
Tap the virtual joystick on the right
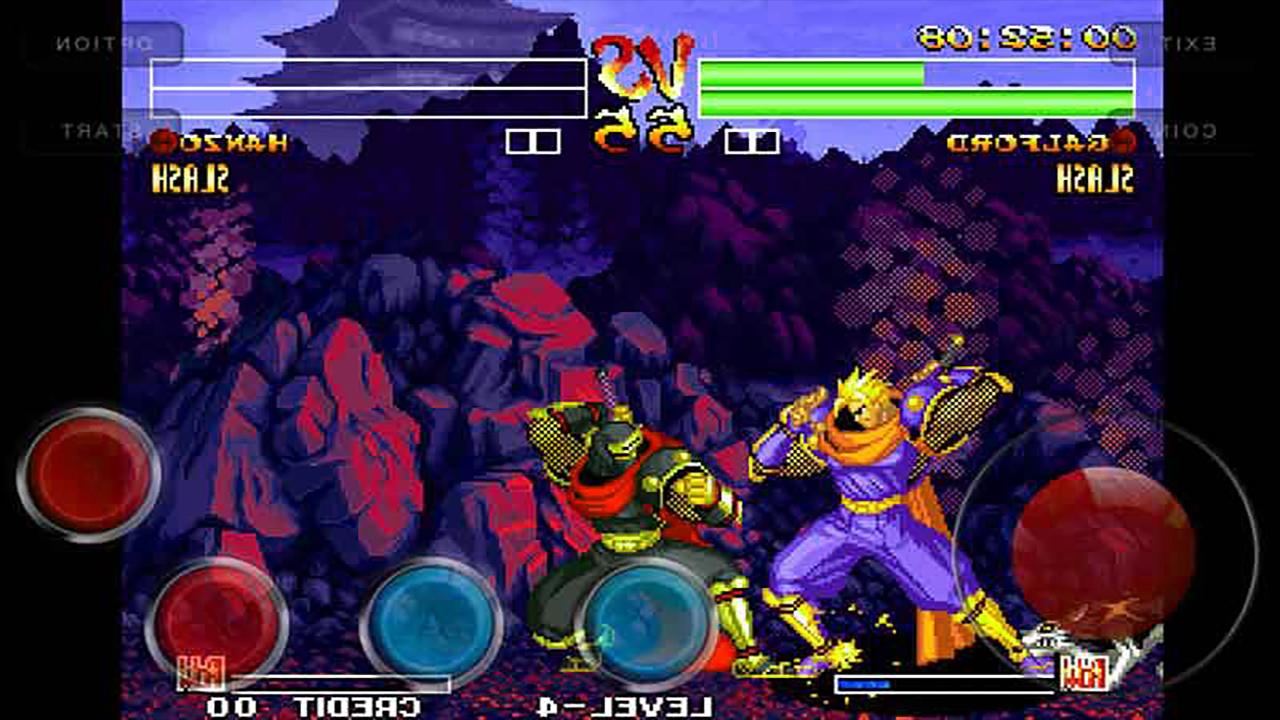tap(1105, 545)
